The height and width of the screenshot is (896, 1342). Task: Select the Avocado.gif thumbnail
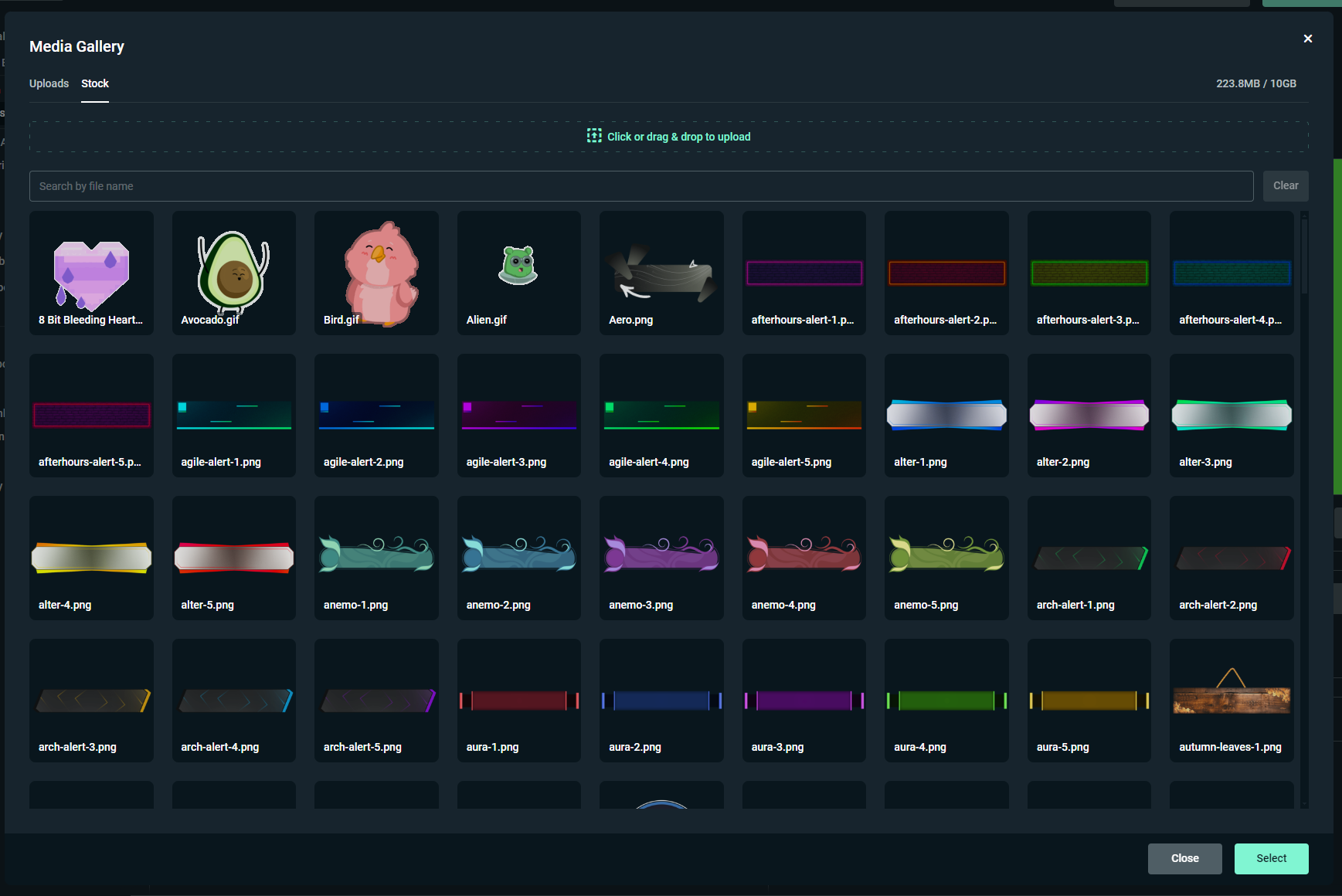click(x=233, y=272)
